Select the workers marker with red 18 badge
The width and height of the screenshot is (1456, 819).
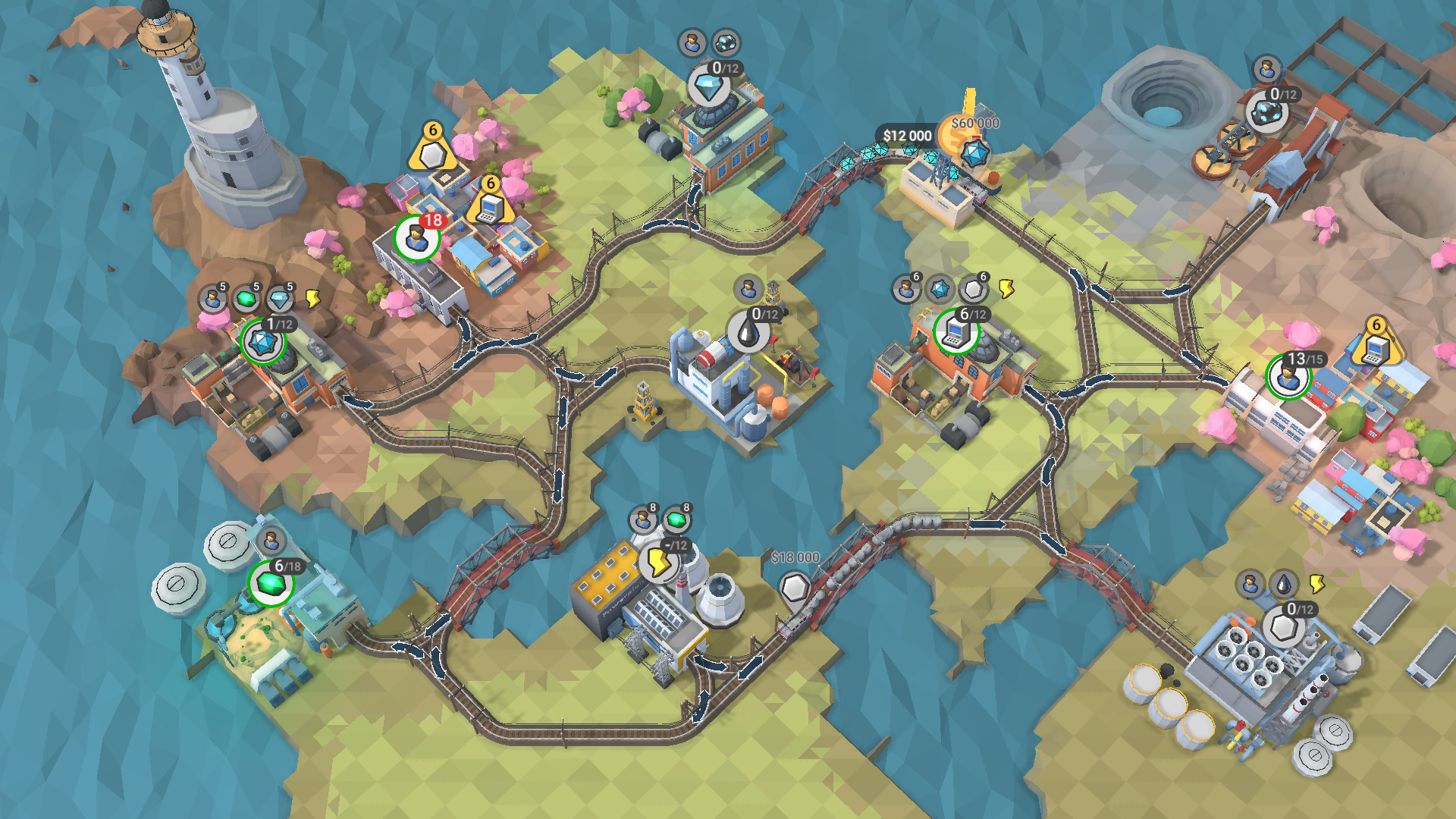coord(416,238)
